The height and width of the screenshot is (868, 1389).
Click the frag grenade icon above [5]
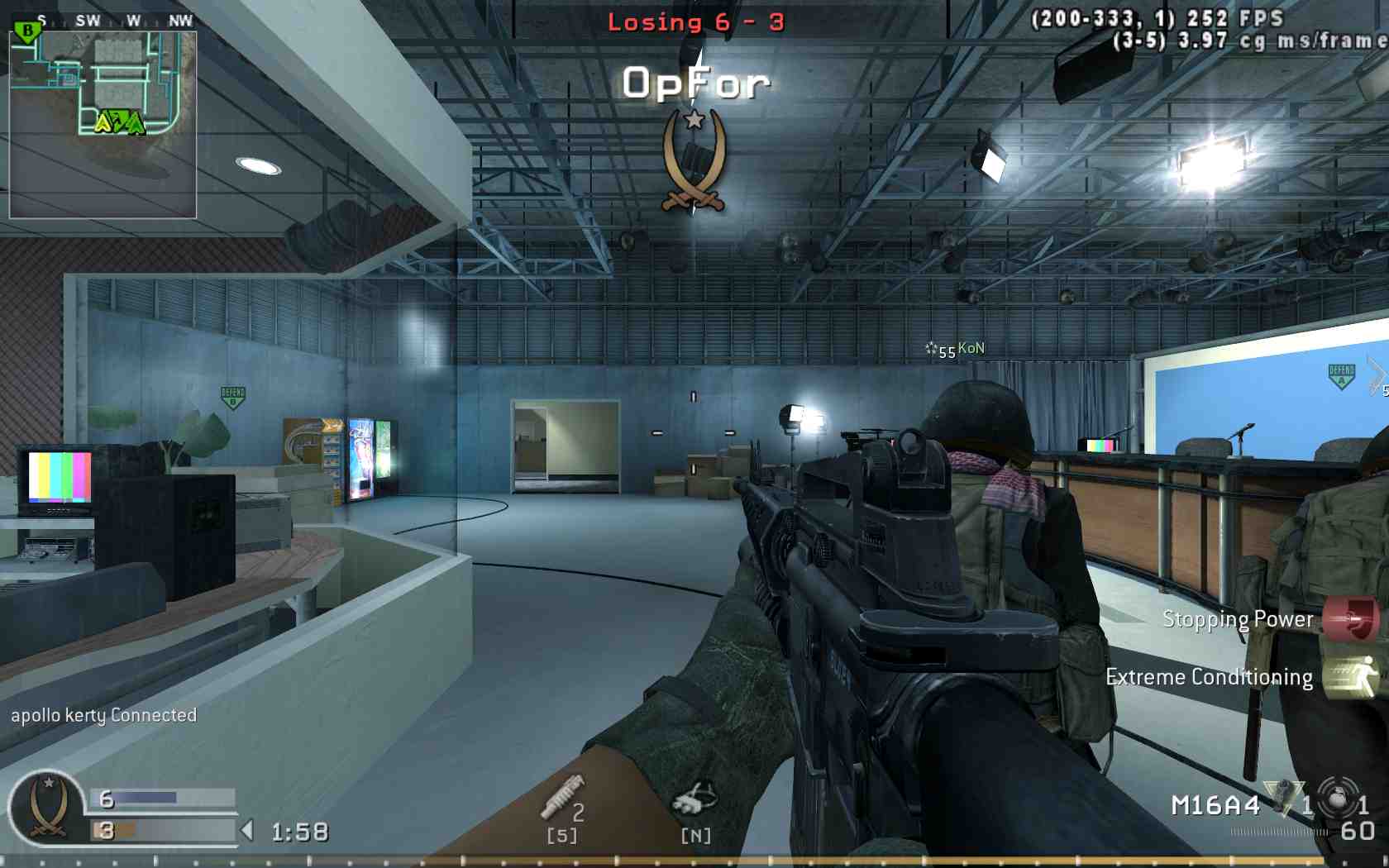click(x=562, y=795)
